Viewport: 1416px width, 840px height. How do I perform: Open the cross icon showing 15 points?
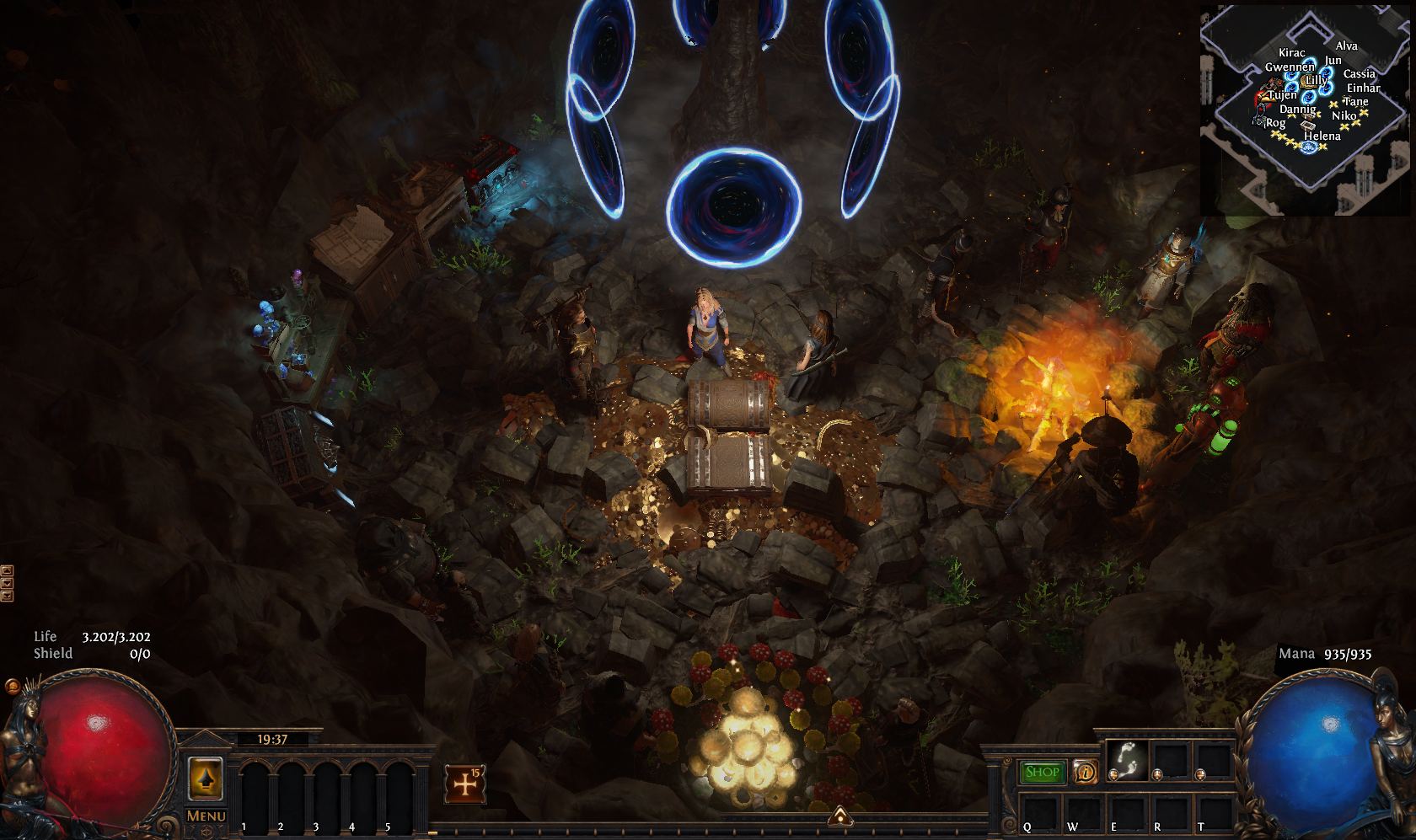465,784
